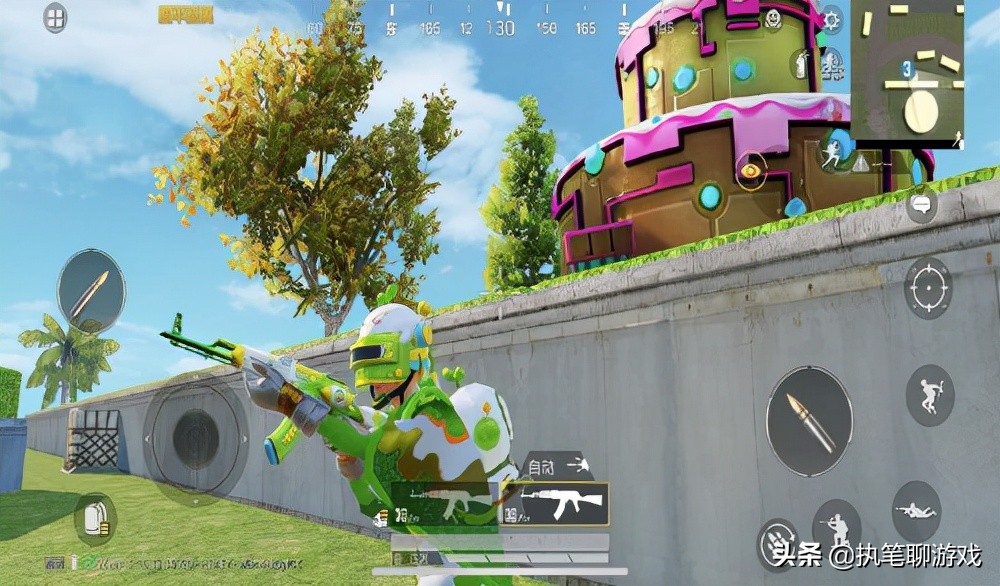Activate the crosshair aim-down-sights button

click(x=928, y=288)
